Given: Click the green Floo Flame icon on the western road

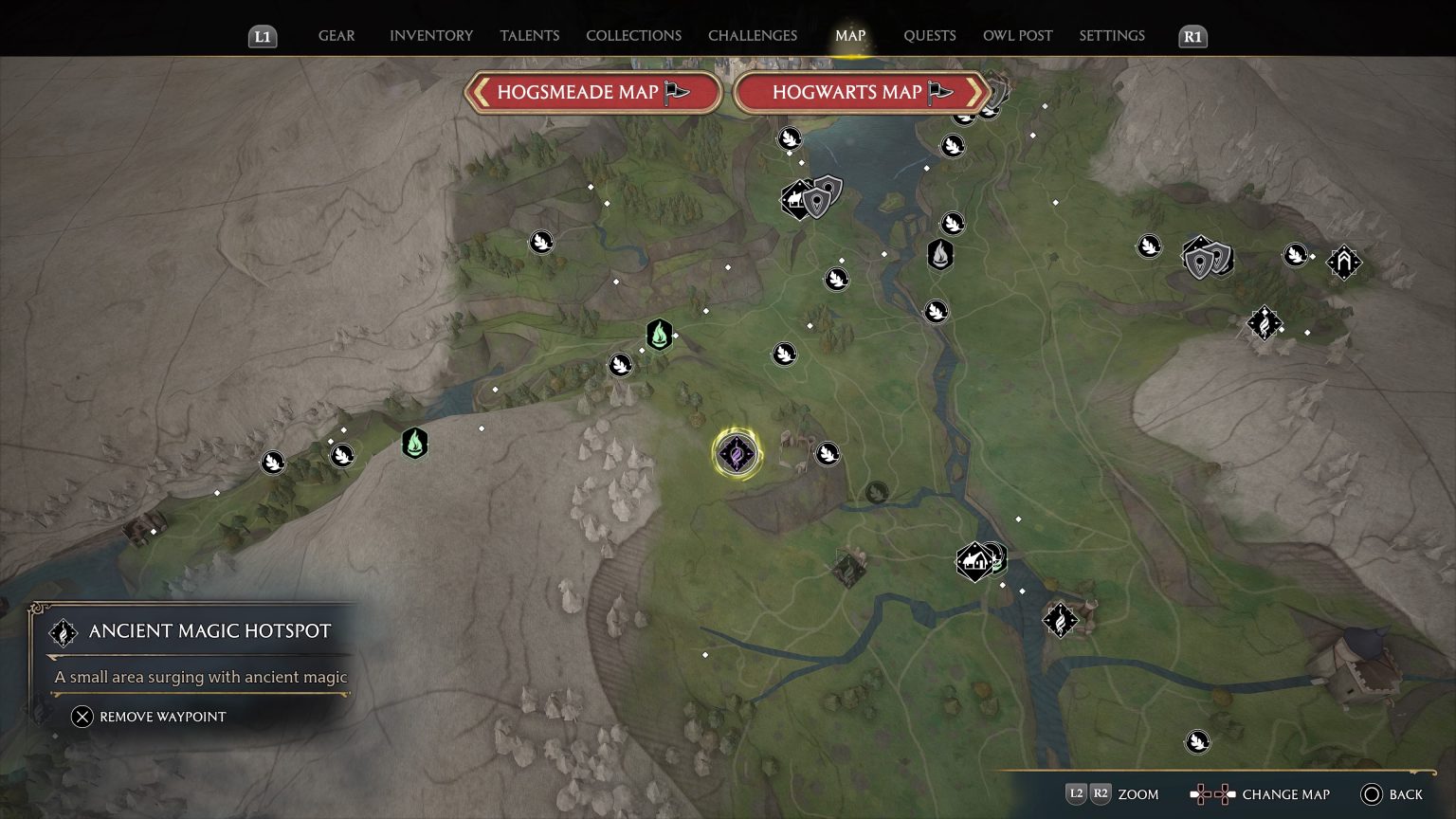Looking at the screenshot, I should [415, 442].
